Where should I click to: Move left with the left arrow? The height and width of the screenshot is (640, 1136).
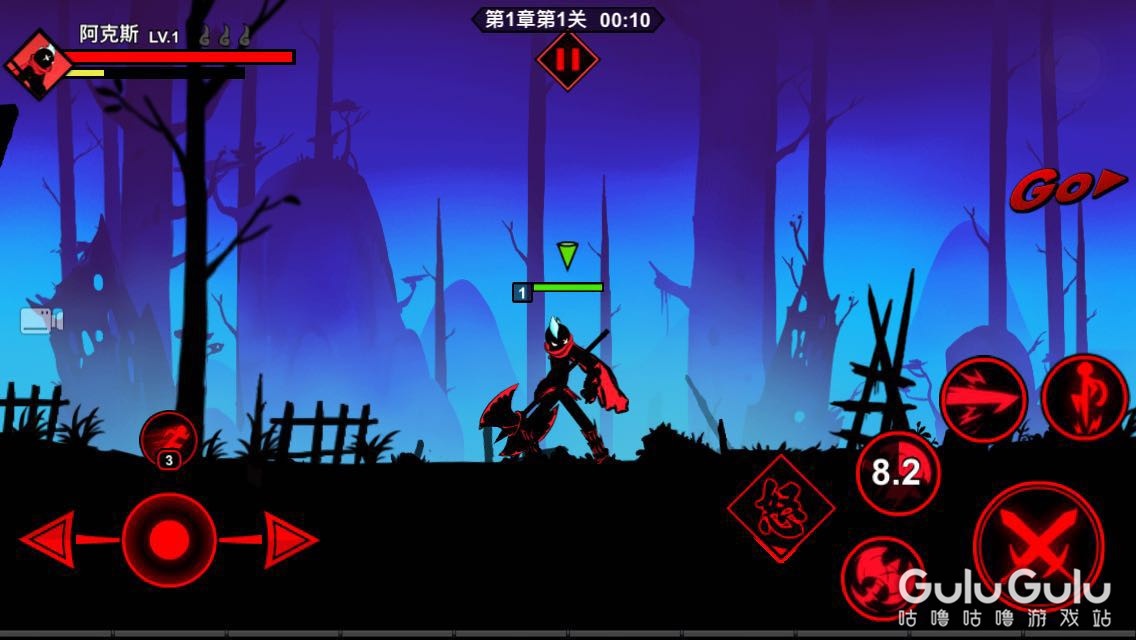pos(47,540)
